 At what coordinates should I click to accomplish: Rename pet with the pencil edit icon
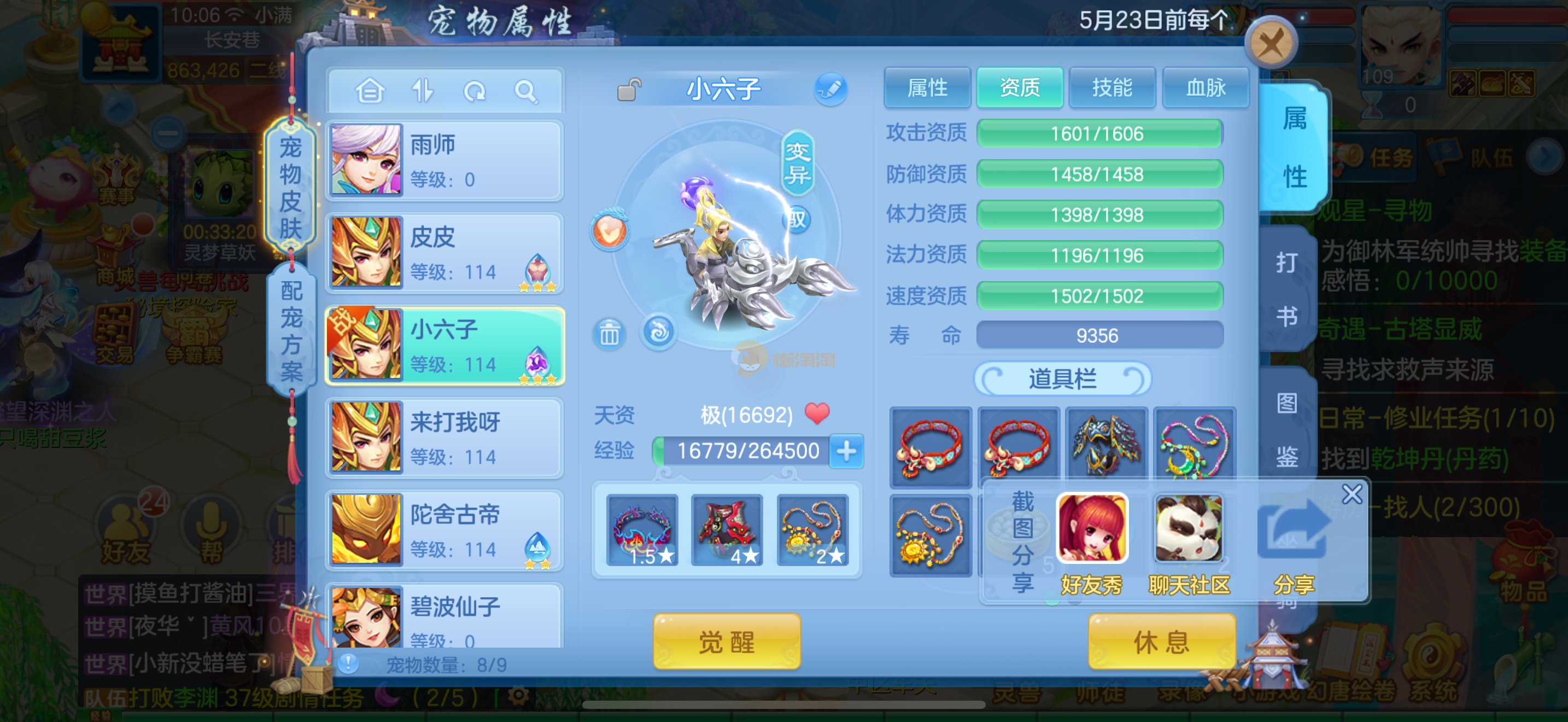(831, 90)
